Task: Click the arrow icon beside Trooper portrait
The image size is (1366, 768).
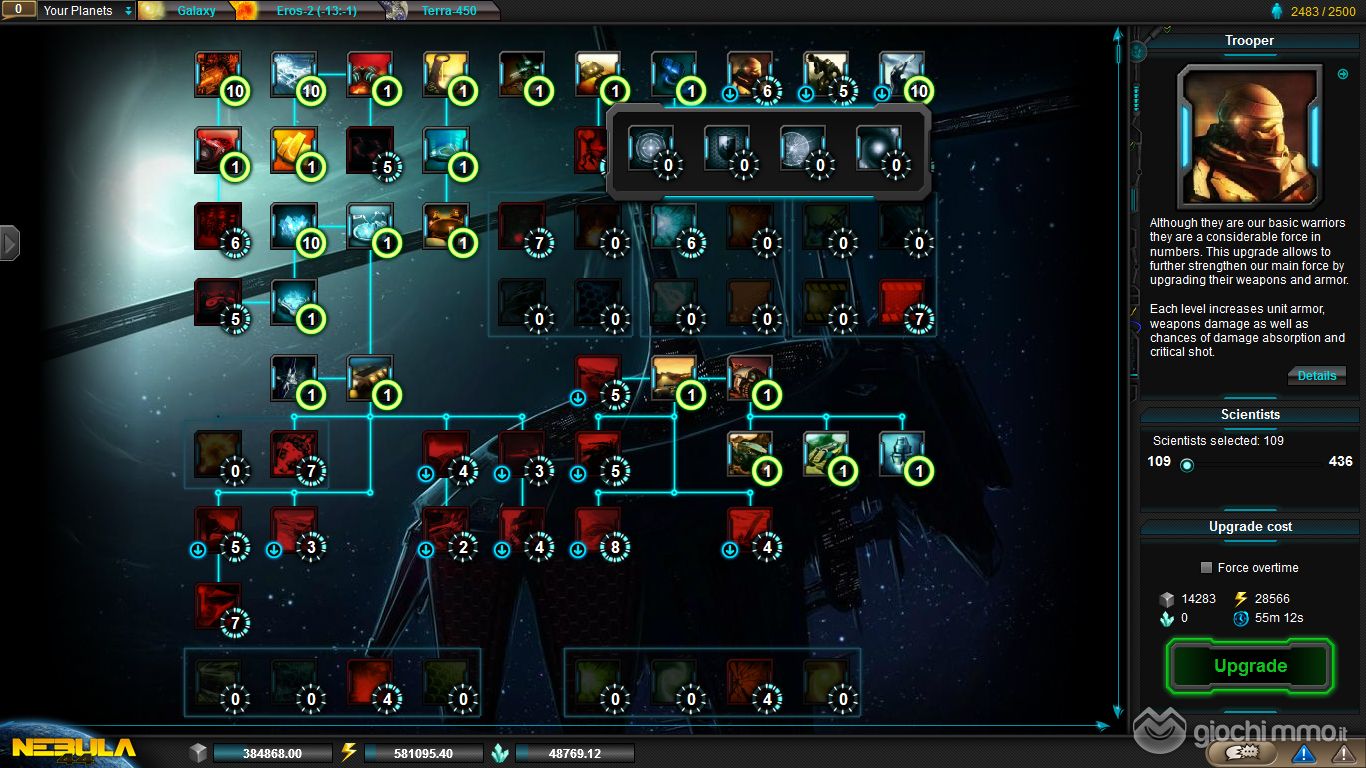Action: click(x=1343, y=74)
